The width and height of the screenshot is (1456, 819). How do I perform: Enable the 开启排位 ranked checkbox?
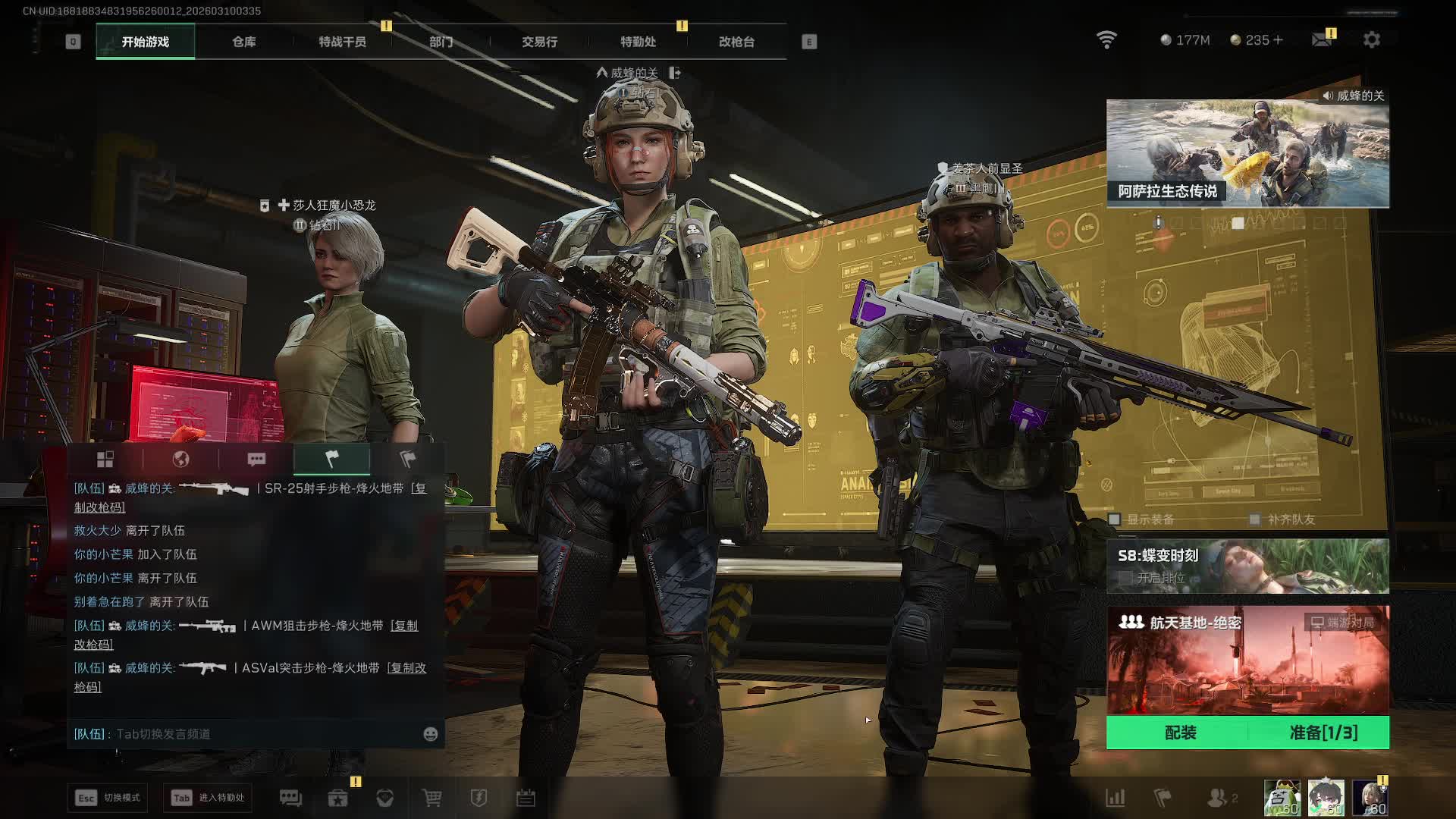pyautogui.click(x=1126, y=578)
